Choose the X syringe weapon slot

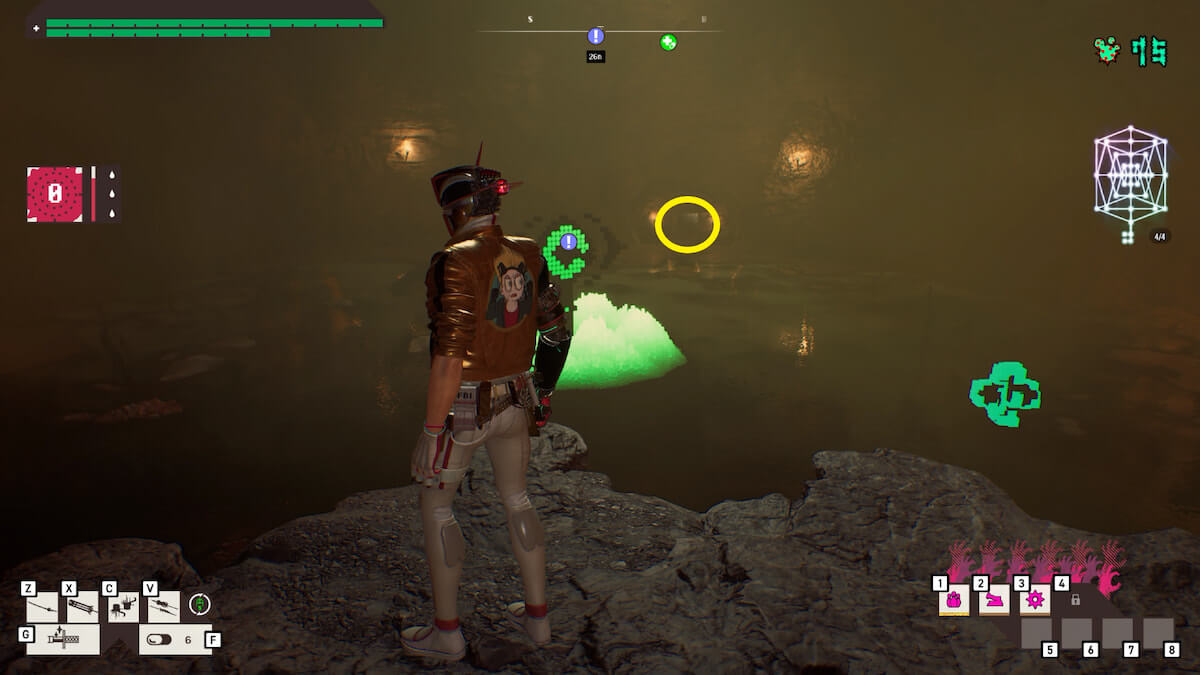(82, 606)
